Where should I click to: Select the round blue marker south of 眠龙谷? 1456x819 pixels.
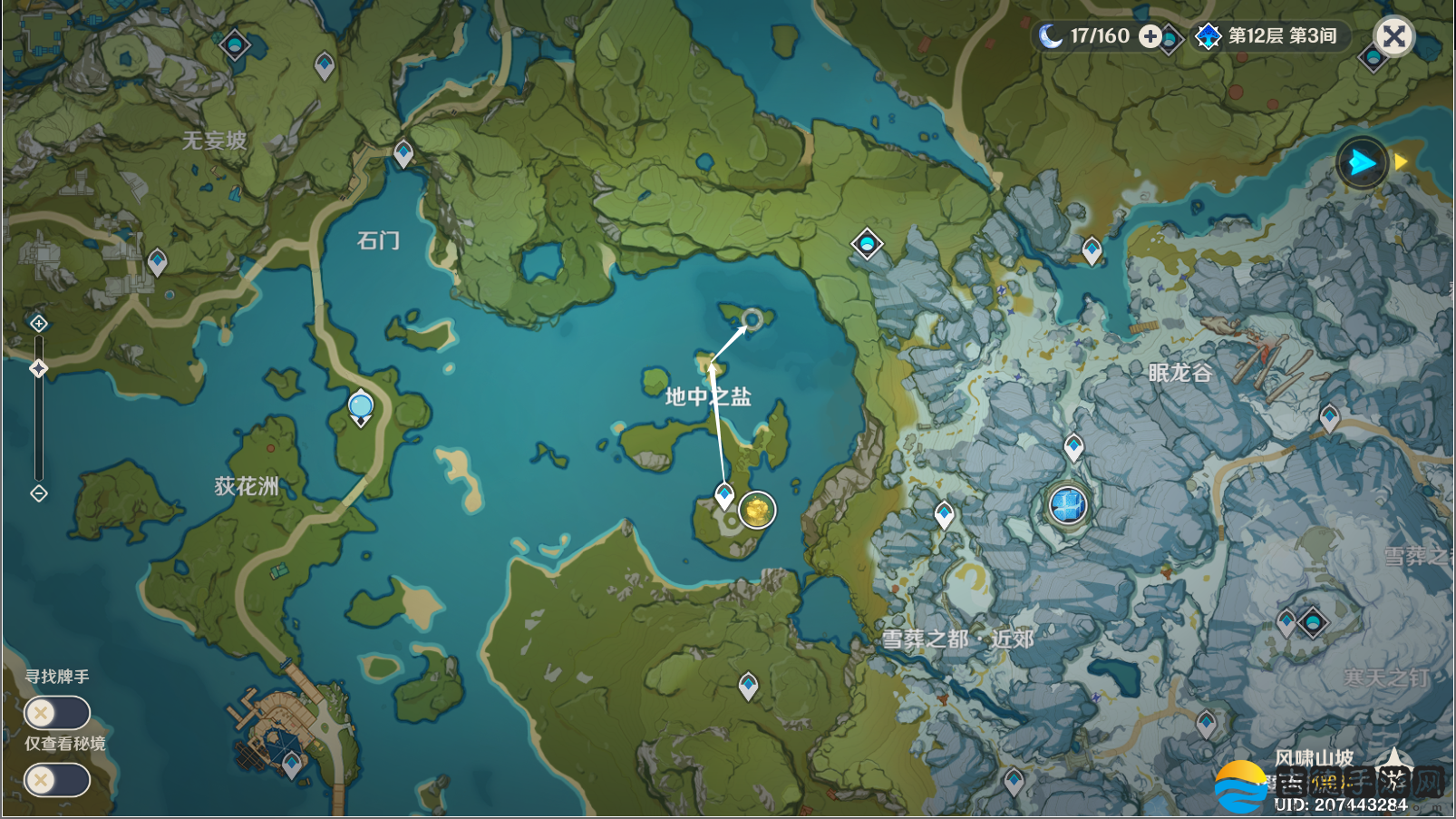click(1068, 504)
